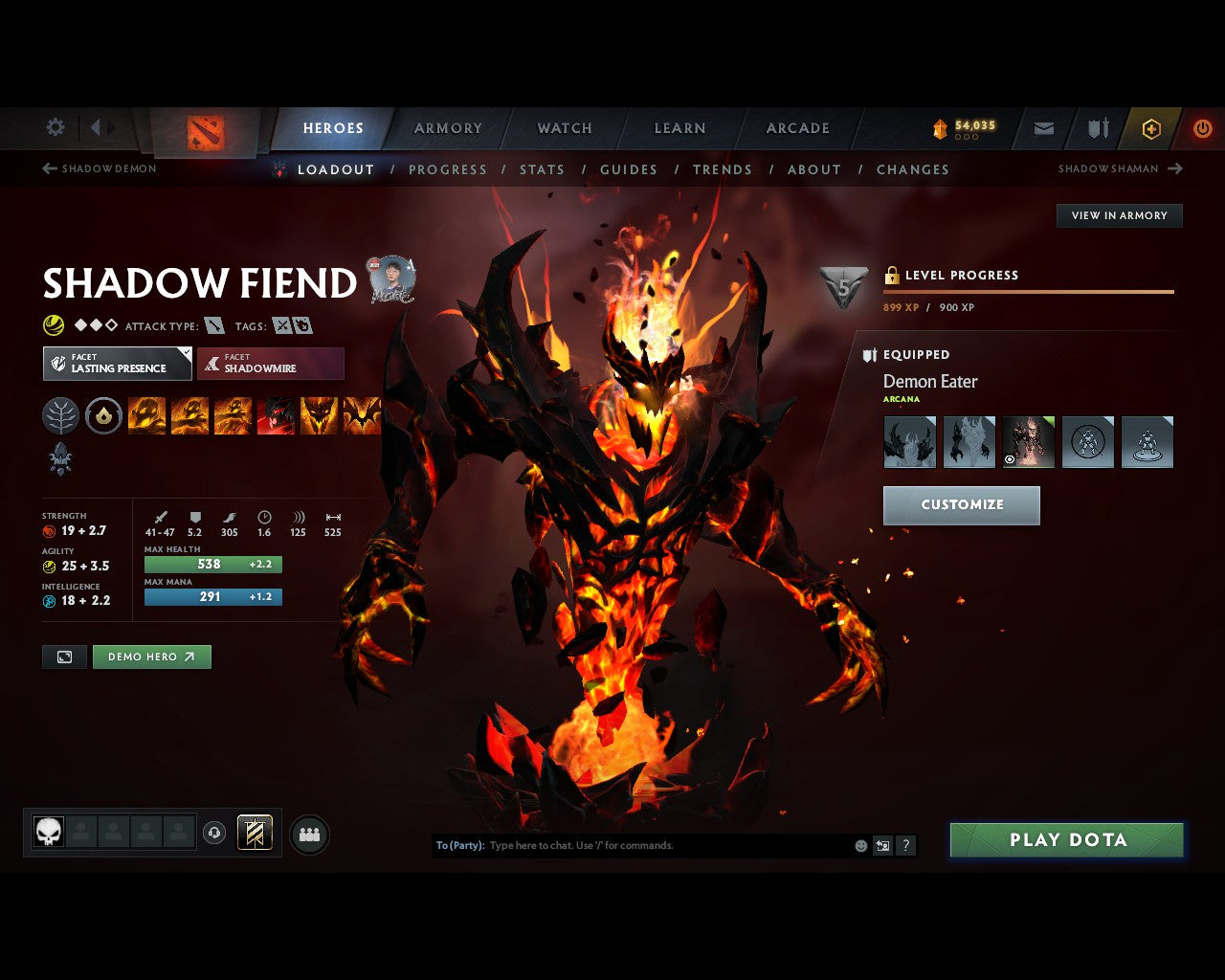Switch to the Shadowmire facet
1225x980 pixels.
click(271, 364)
